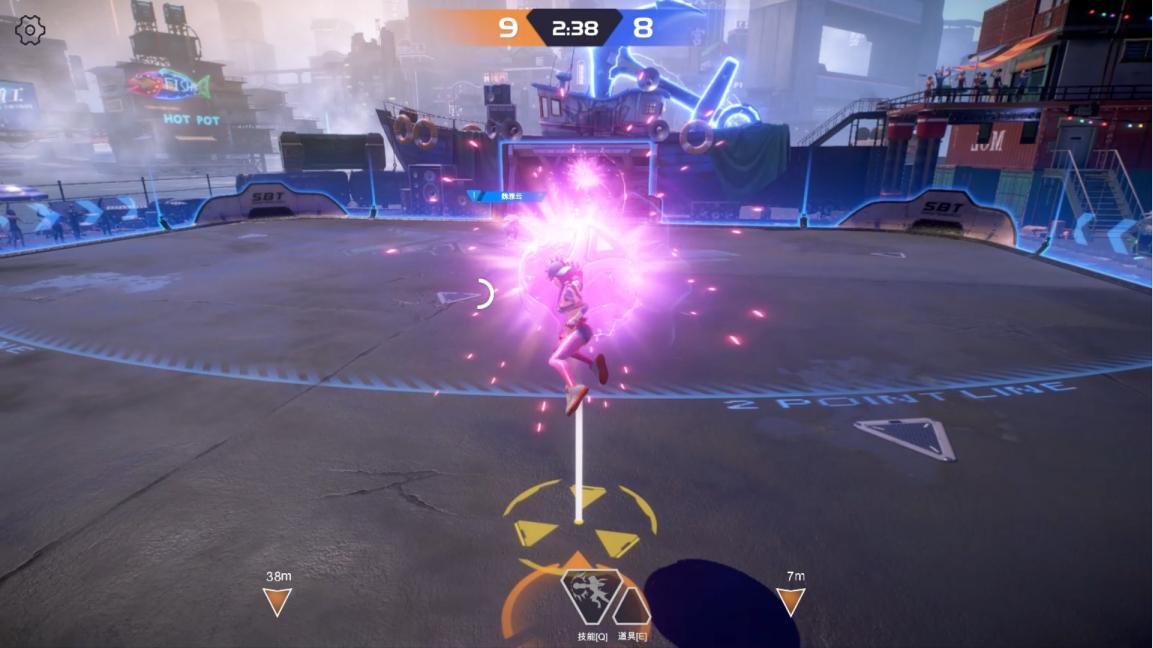The width and height of the screenshot is (1153, 648).
Task: Open the settings gear menu
Action: (30, 30)
